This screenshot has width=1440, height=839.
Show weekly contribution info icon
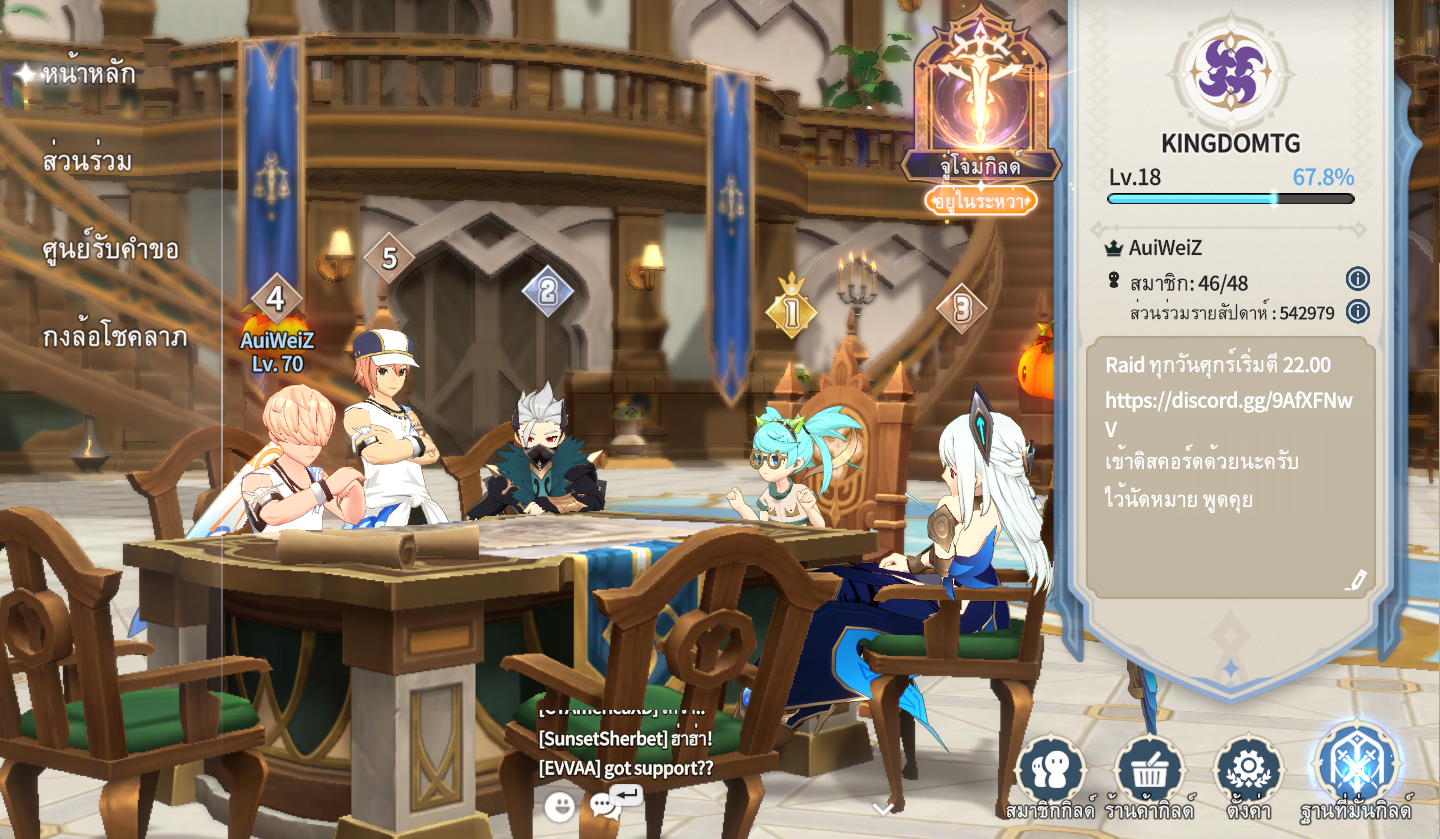[1357, 311]
